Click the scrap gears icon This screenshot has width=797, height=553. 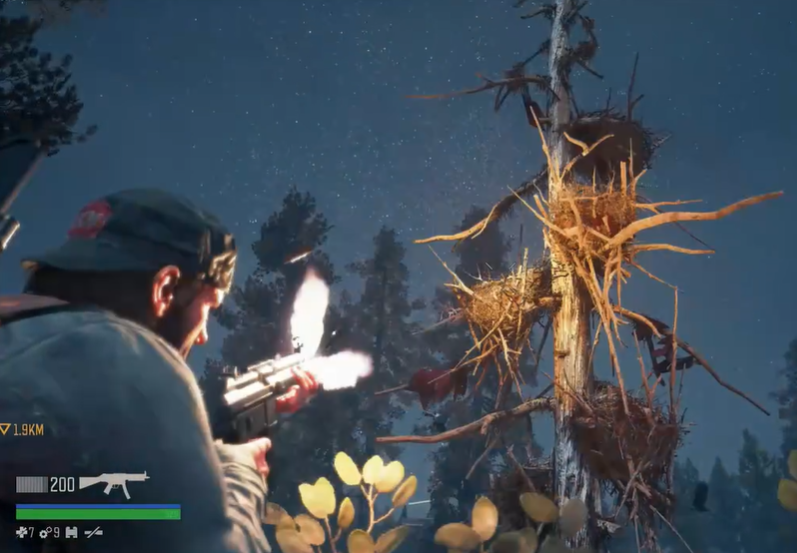point(45,532)
